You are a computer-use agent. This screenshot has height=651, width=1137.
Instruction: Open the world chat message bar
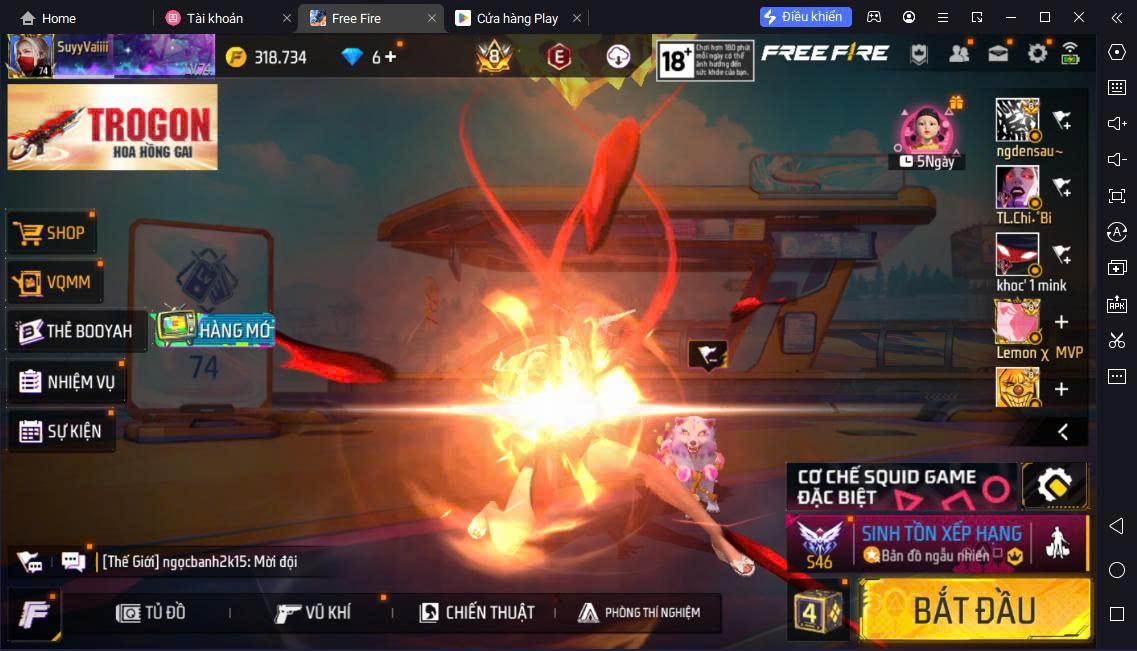click(200, 562)
